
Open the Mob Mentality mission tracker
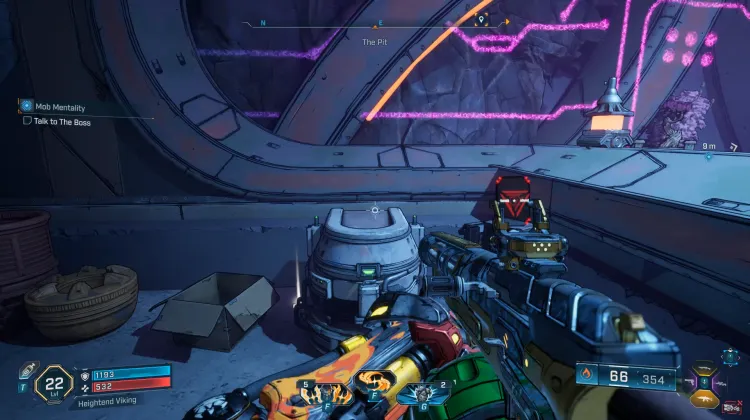[26, 105]
